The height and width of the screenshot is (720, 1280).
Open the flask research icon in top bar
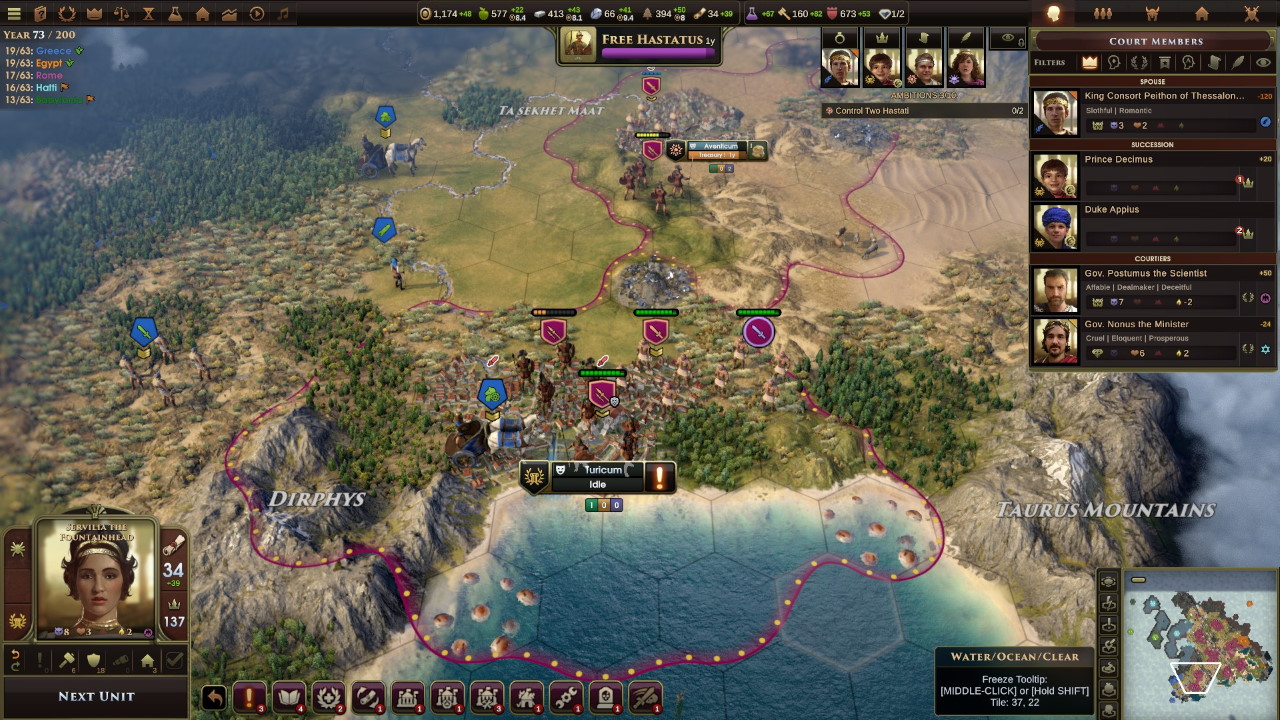coord(175,14)
